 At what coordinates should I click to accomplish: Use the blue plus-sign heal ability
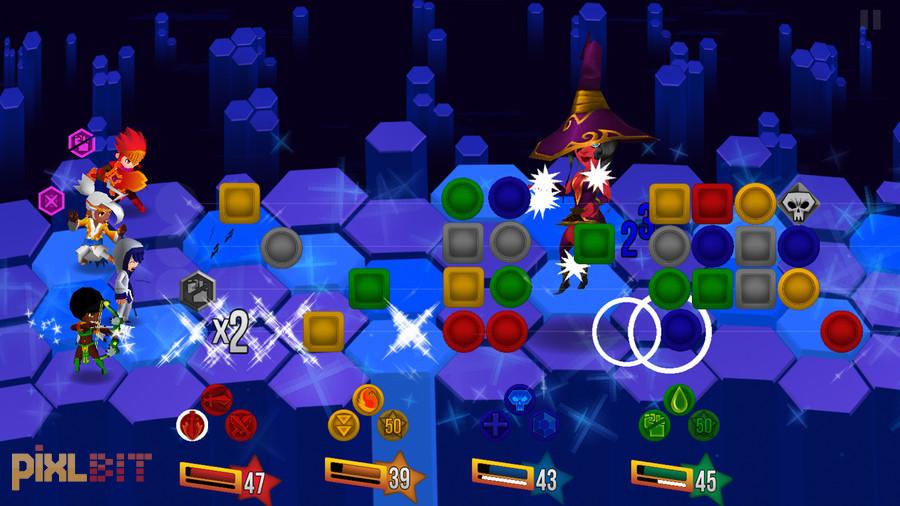[x=495, y=425]
